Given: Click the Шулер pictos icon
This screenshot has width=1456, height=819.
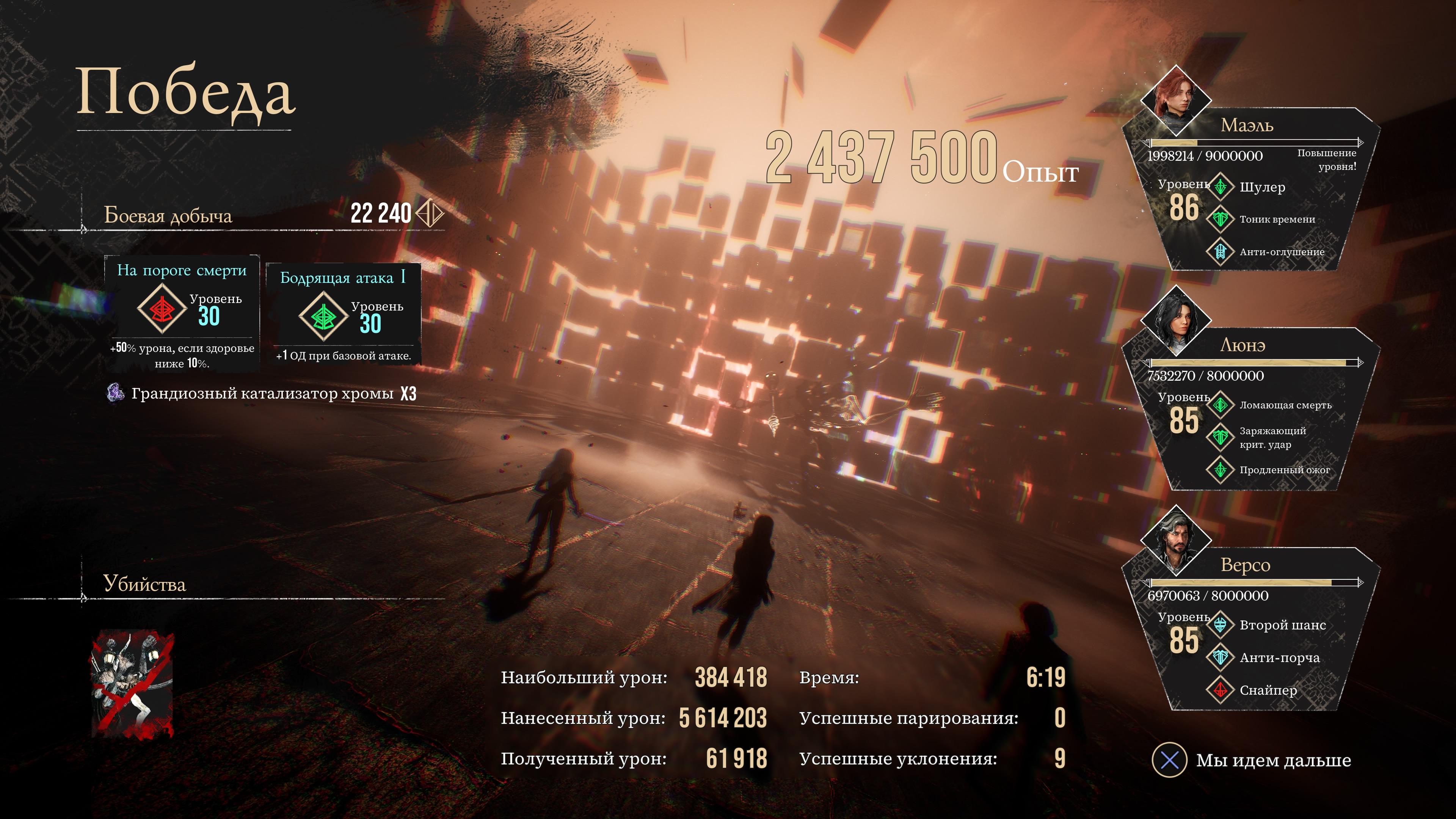Looking at the screenshot, I should (1221, 187).
